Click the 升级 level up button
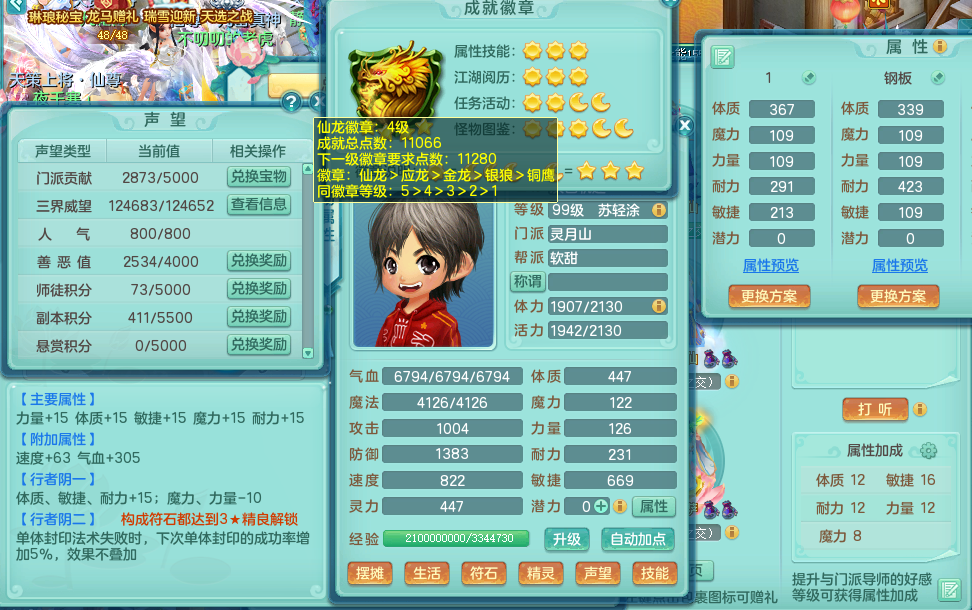972x610 pixels. pyautogui.click(x=566, y=539)
